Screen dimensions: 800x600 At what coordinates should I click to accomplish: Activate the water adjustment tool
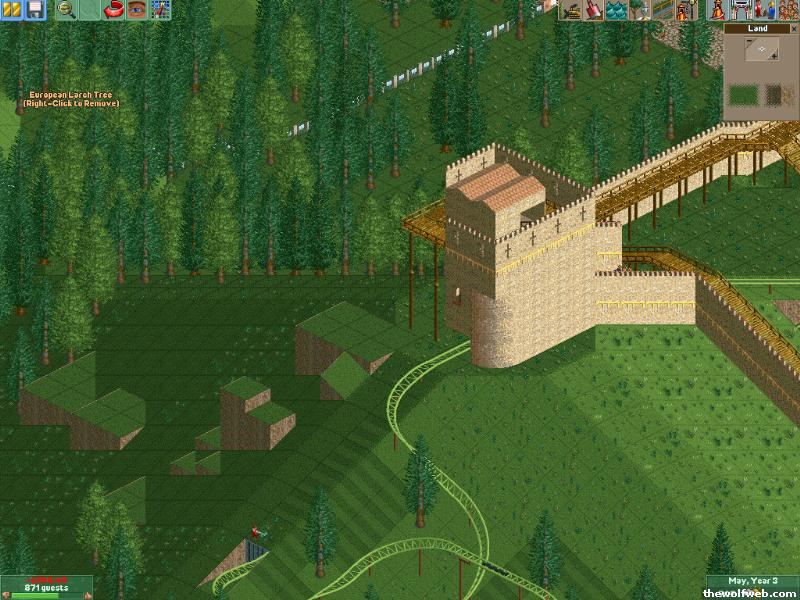tap(616, 10)
